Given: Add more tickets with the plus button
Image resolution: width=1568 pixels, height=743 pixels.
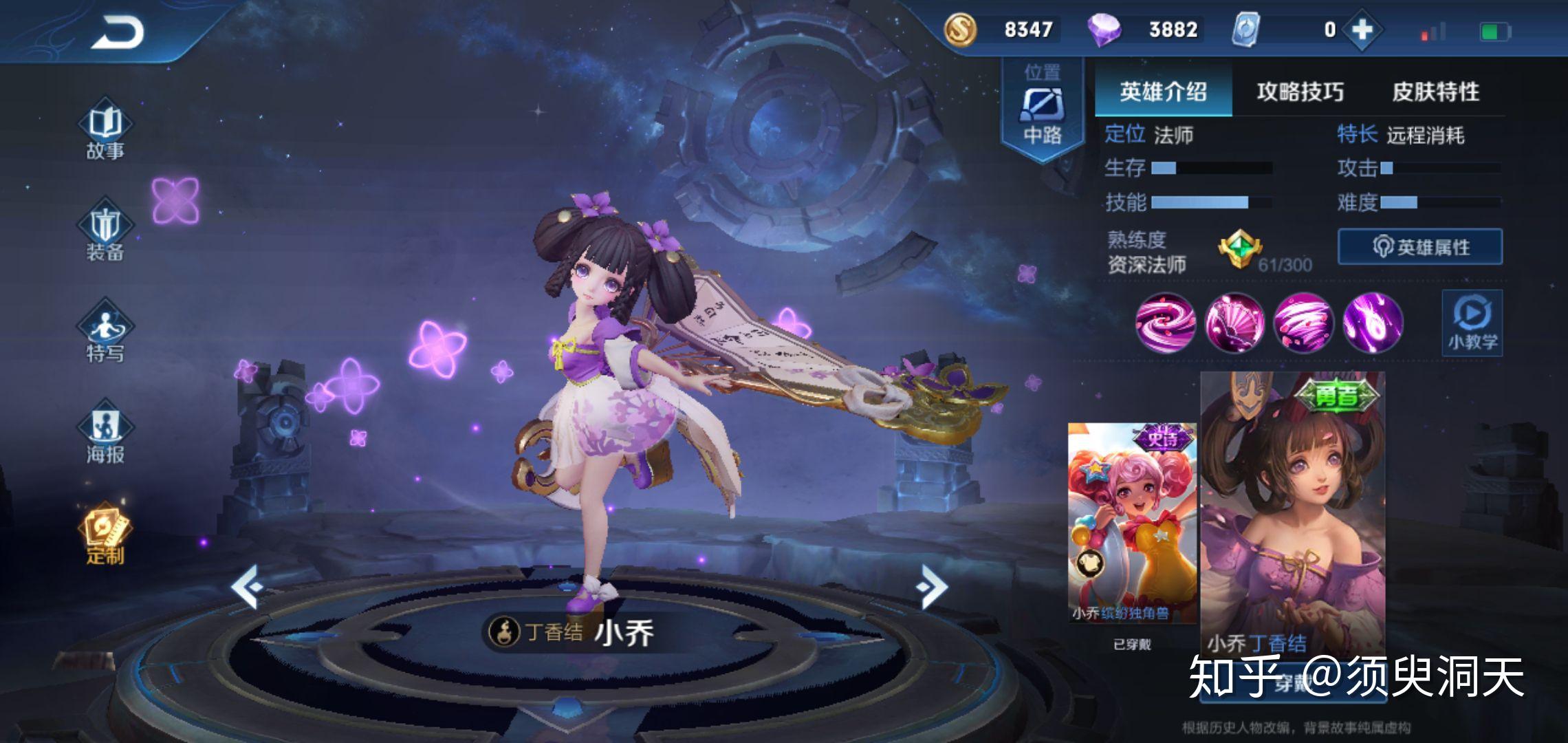Looking at the screenshot, I should tap(1362, 30).
